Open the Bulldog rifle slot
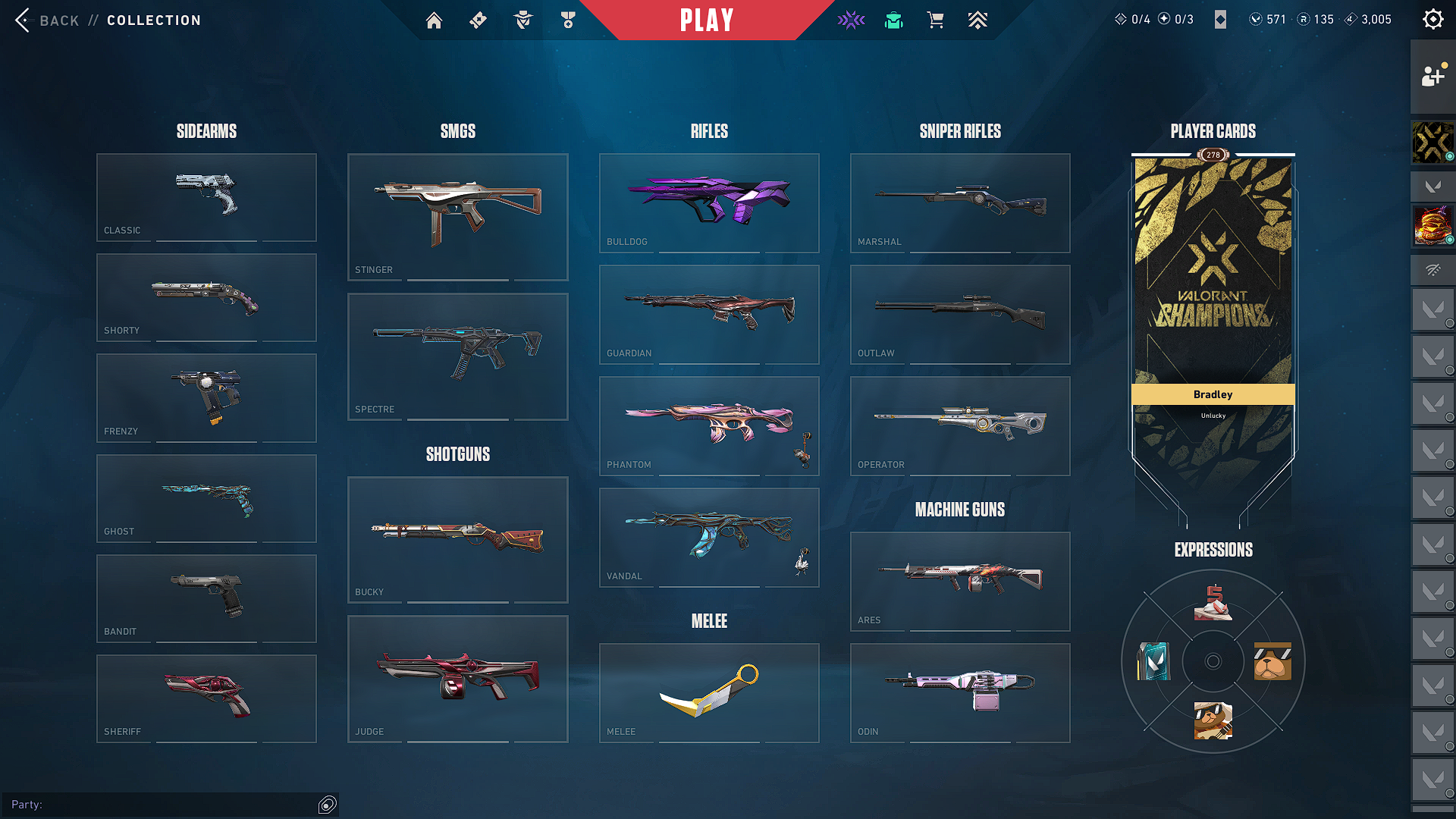1456x819 pixels. [709, 202]
